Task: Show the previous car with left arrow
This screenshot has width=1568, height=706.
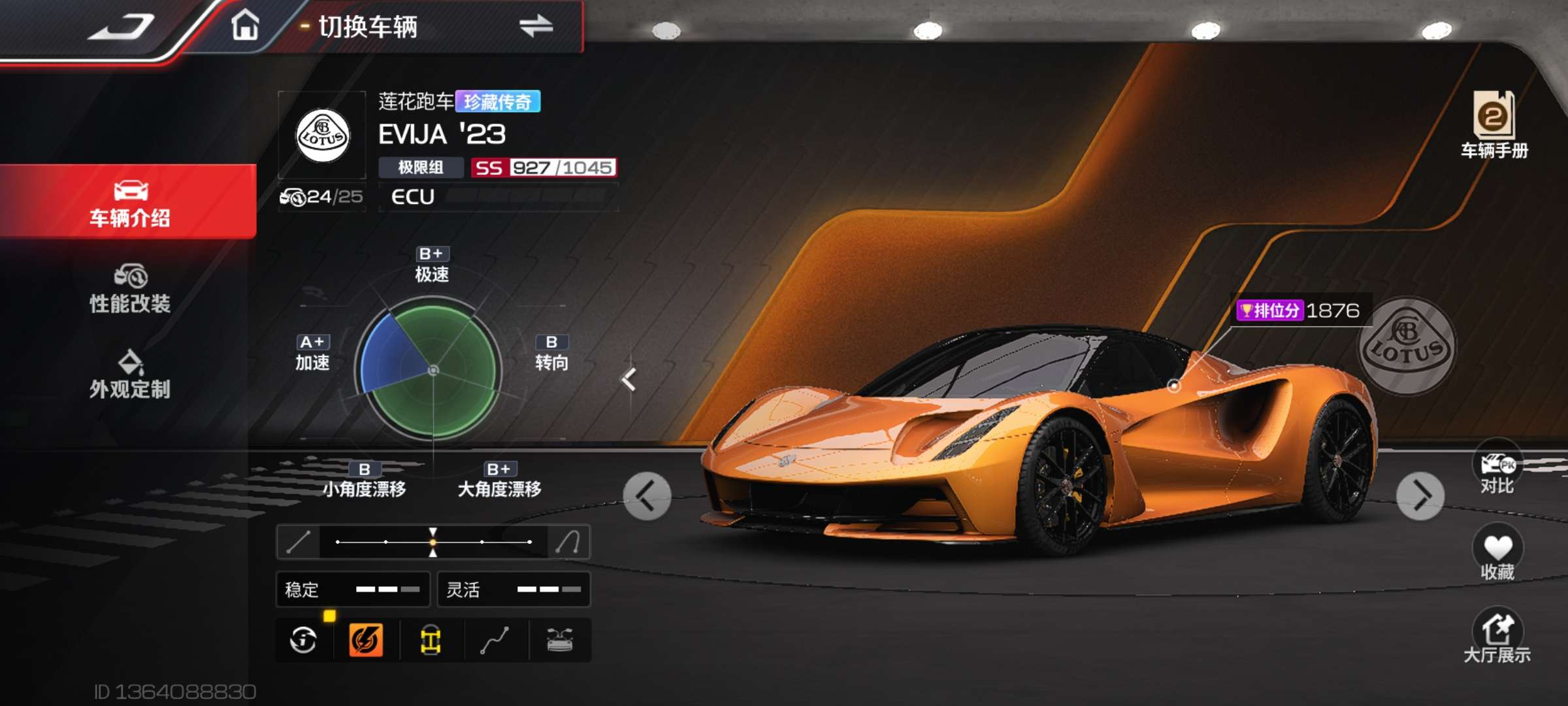Action: [x=647, y=496]
